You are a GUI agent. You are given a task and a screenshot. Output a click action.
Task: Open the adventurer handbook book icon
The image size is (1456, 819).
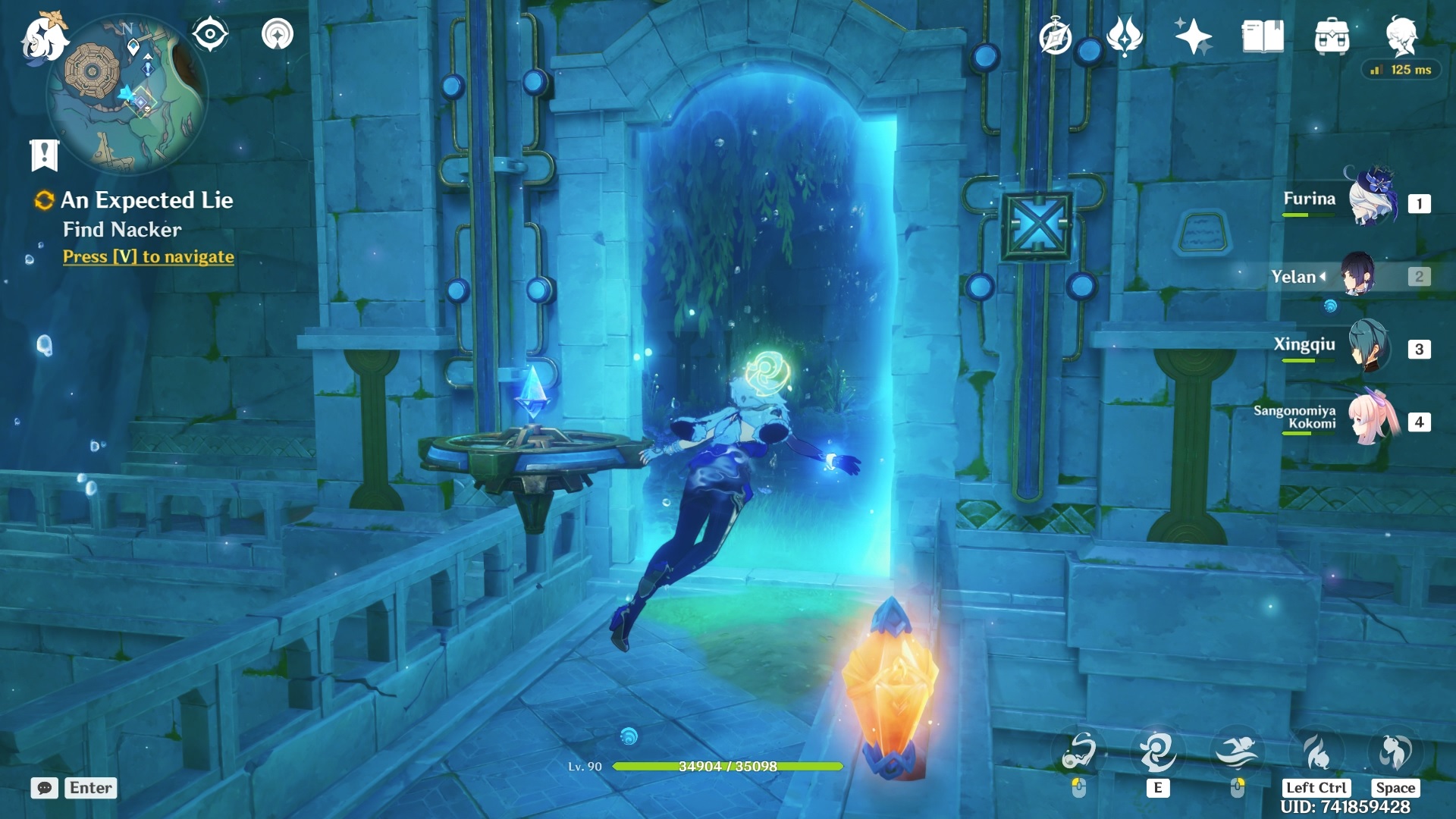(x=1263, y=36)
